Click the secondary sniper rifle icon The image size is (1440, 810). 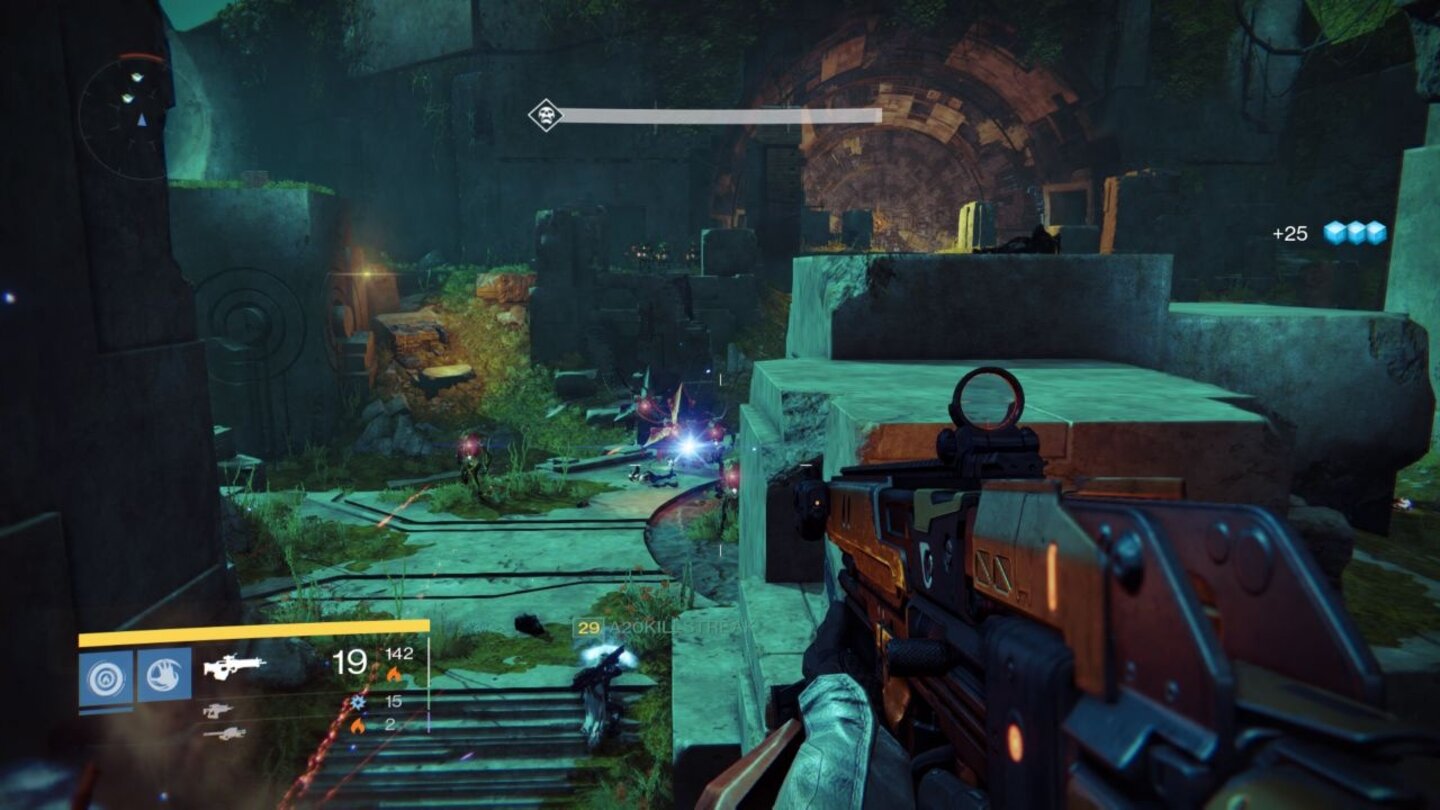pos(218,712)
